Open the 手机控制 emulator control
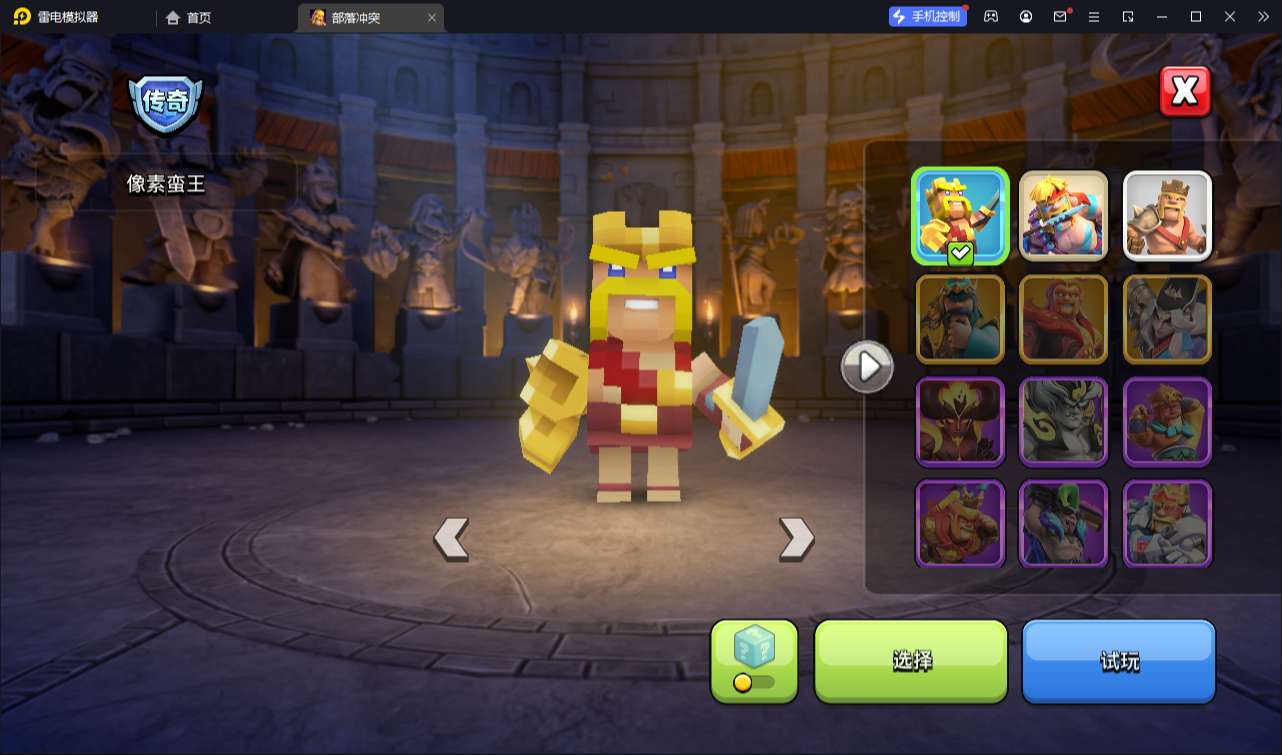 coord(927,16)
